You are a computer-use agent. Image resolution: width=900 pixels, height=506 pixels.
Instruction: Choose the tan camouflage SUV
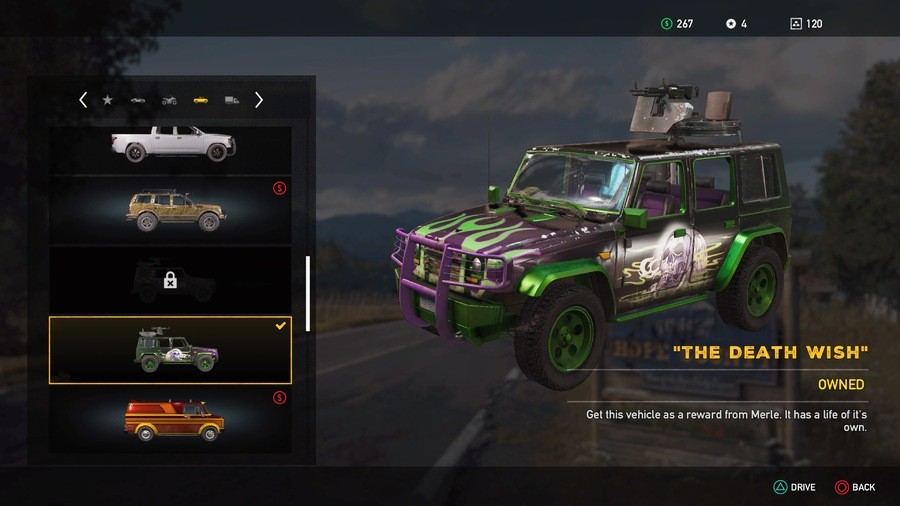pyautogui.click(x=171, y=210)
